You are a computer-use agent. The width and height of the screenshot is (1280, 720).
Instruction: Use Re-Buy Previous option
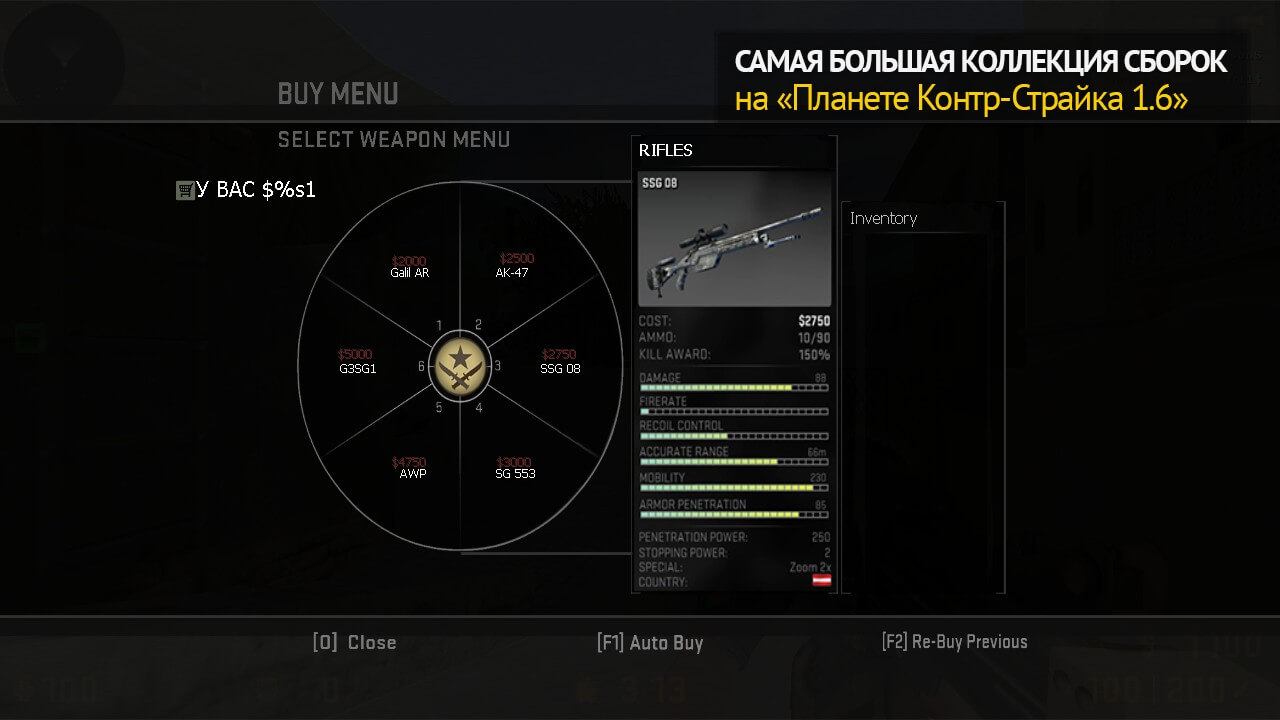coord(954,642)
